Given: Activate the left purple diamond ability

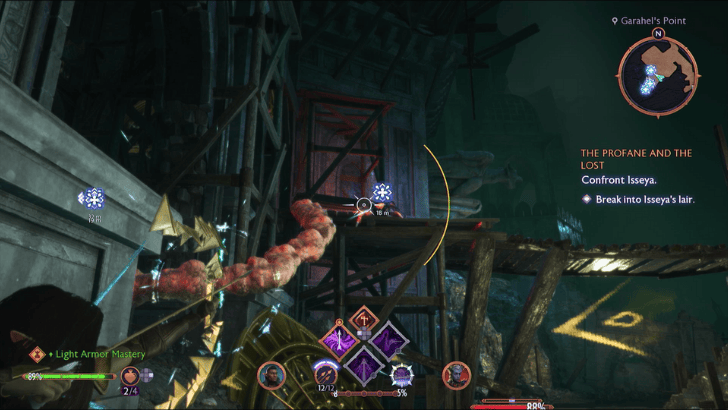Looking at the screenshot, I should (336, 341).
